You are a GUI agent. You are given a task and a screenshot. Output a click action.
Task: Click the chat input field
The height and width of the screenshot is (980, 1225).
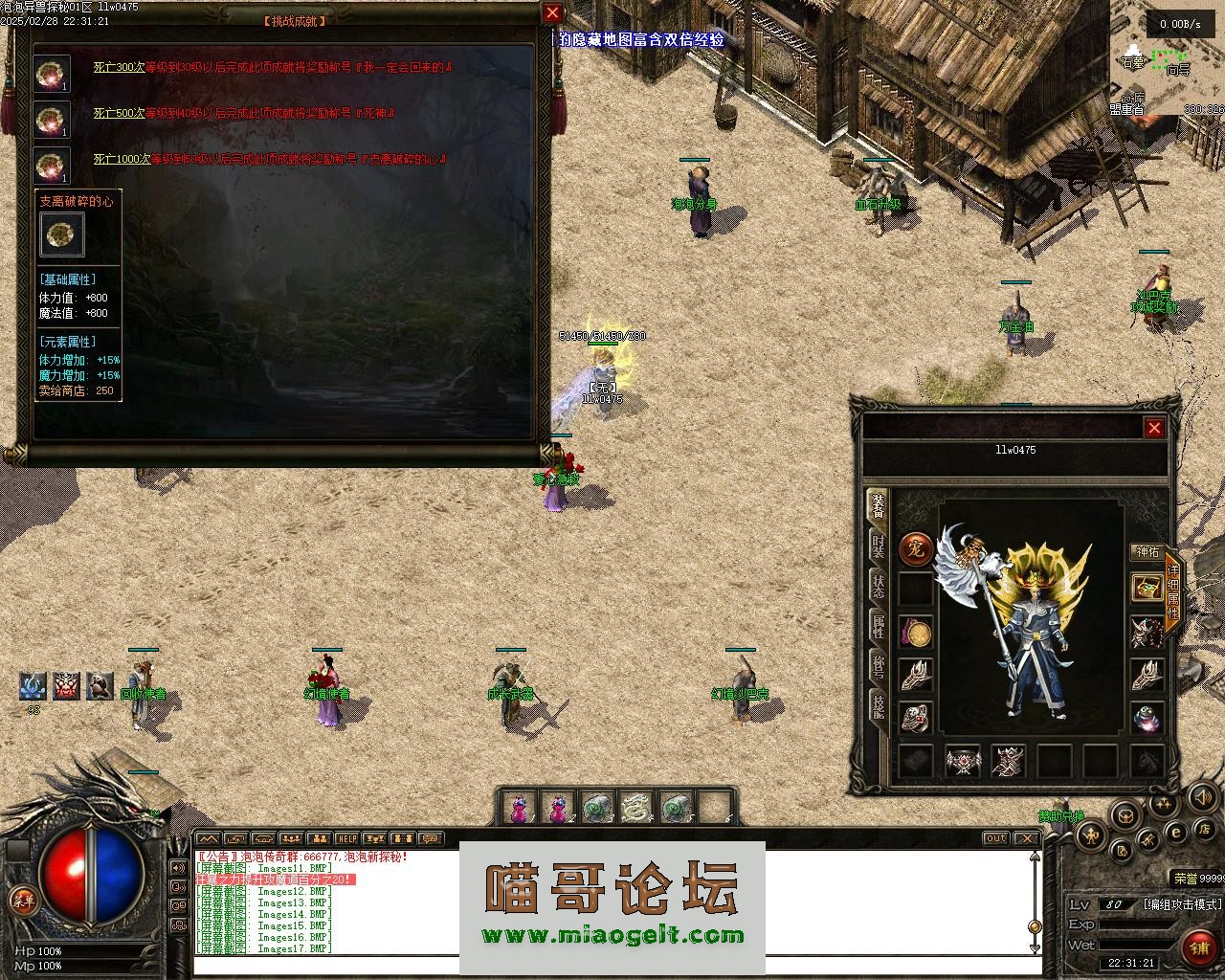612,965
